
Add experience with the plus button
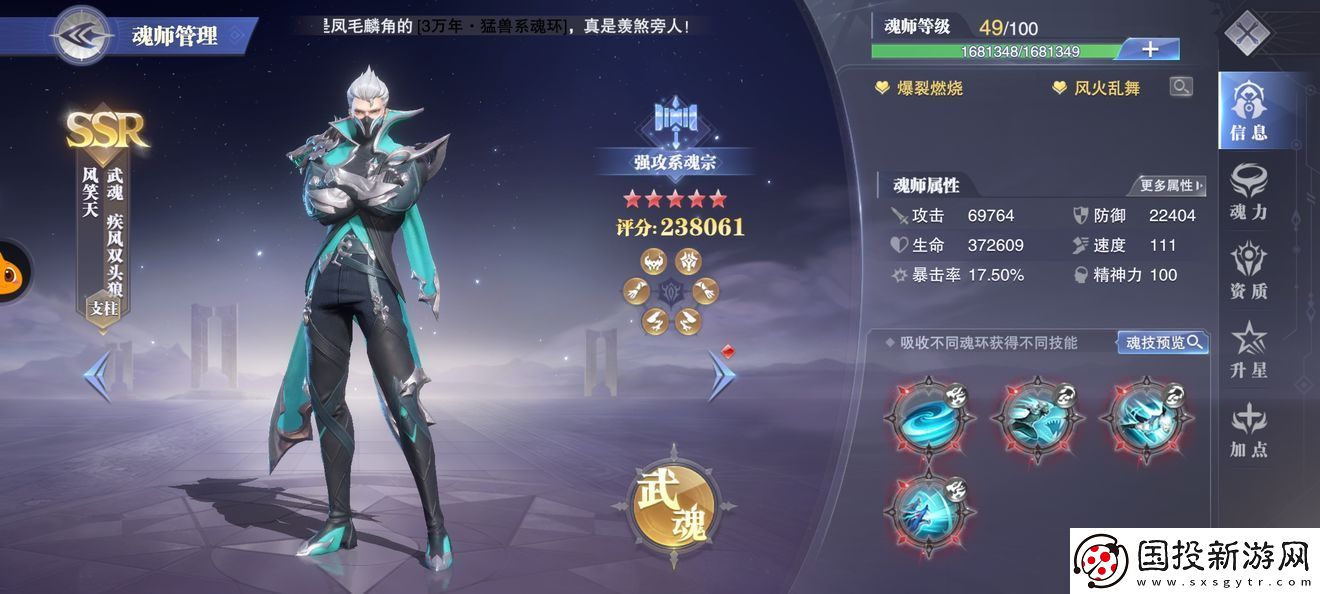pyautogui.click(x=1150, y=49)
